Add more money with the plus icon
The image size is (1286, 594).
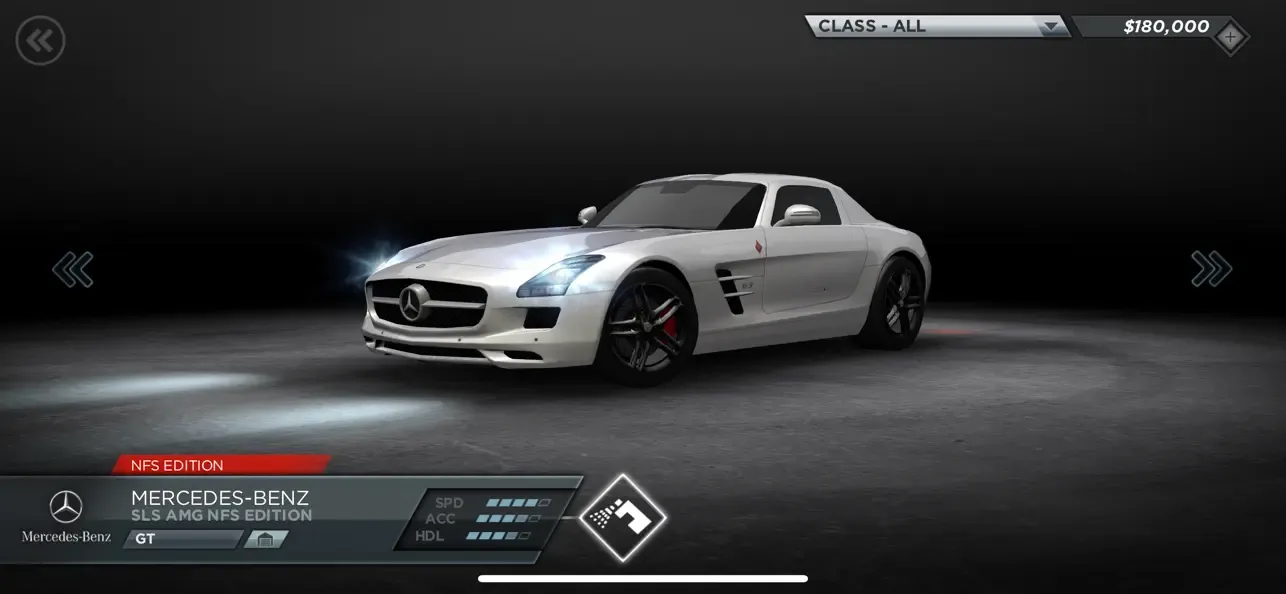point(1230,39)
